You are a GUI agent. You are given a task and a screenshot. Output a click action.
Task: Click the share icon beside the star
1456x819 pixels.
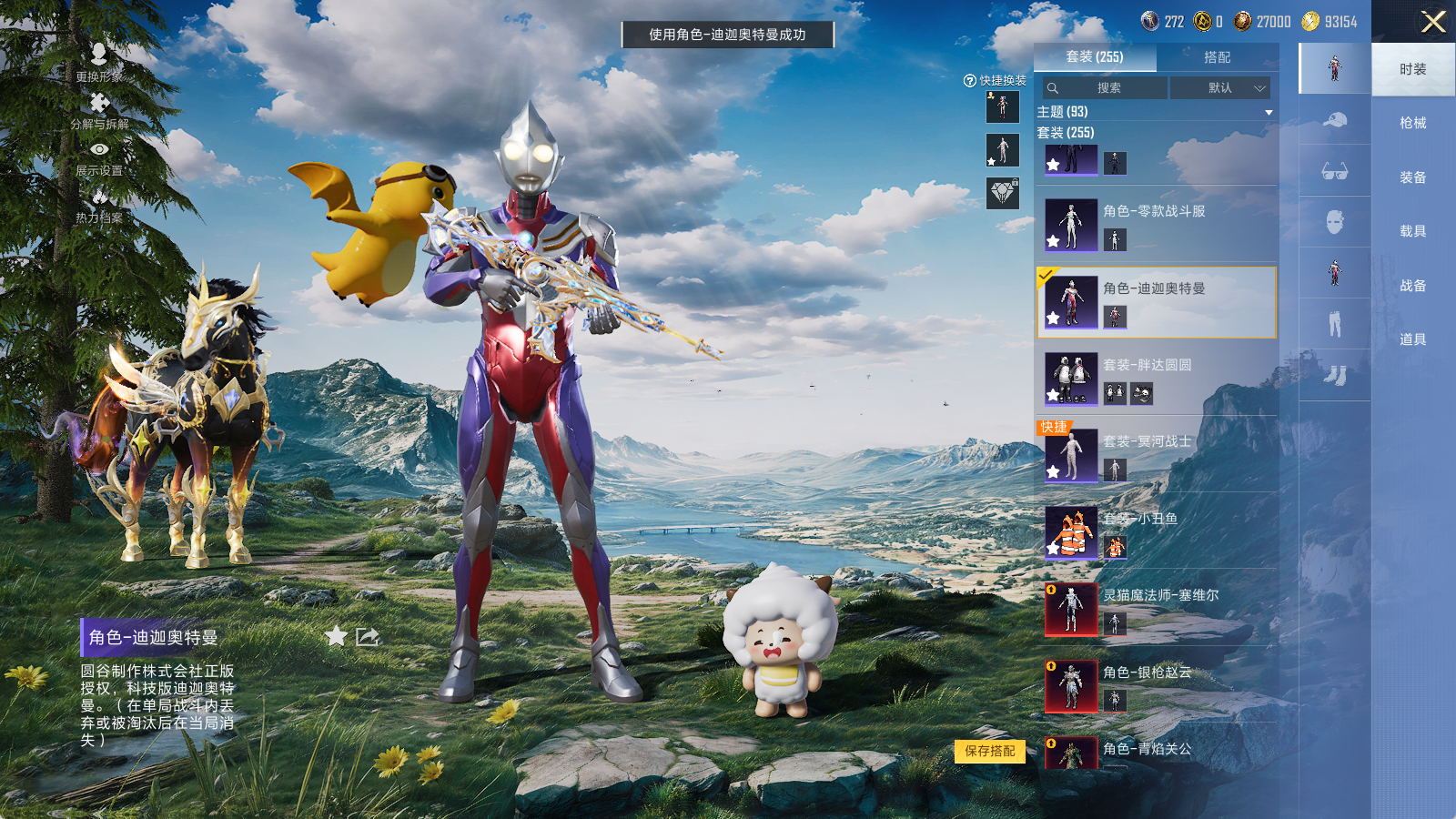point(367,636)
